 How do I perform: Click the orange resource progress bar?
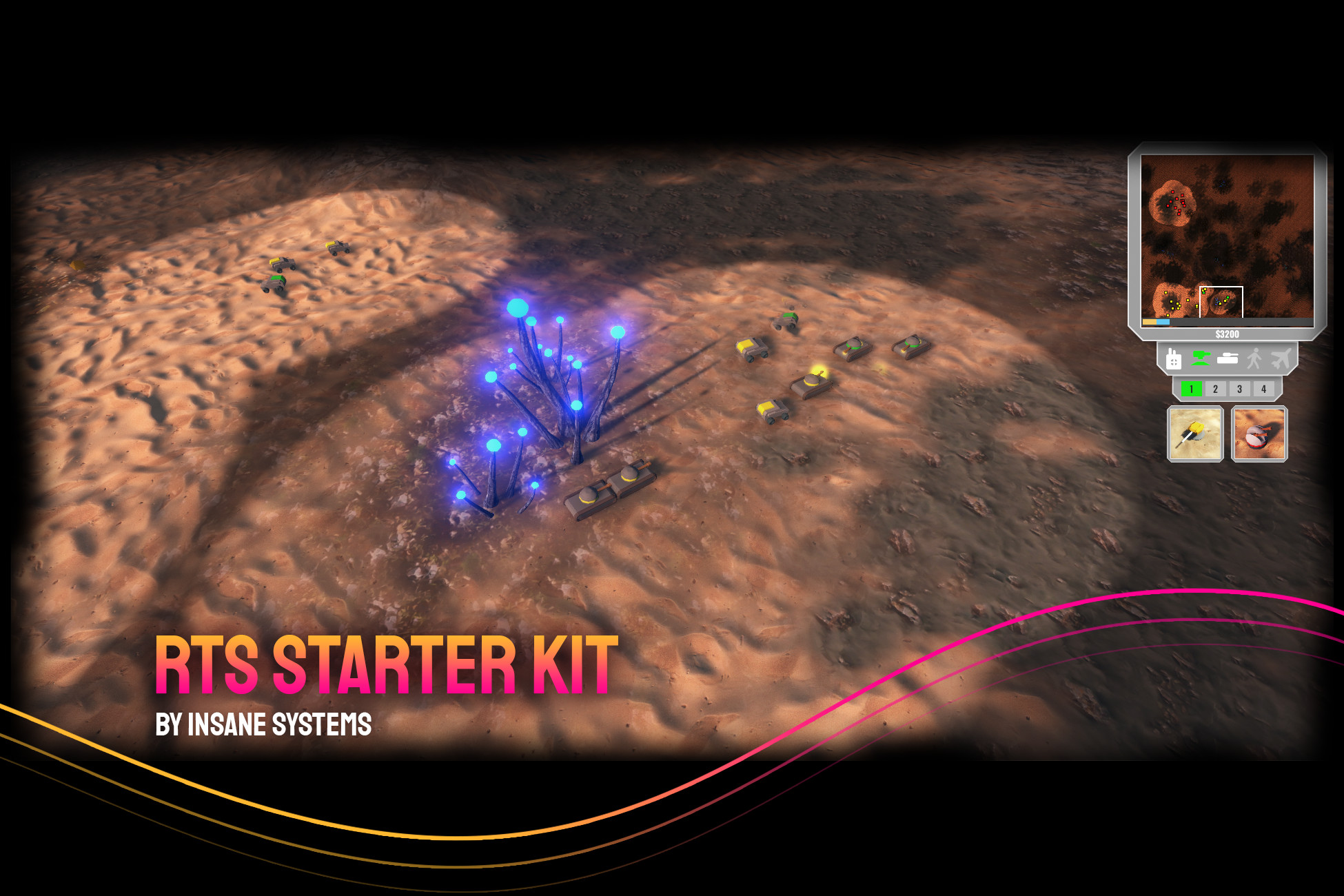pyautogui.click(x=1149, y=320)
